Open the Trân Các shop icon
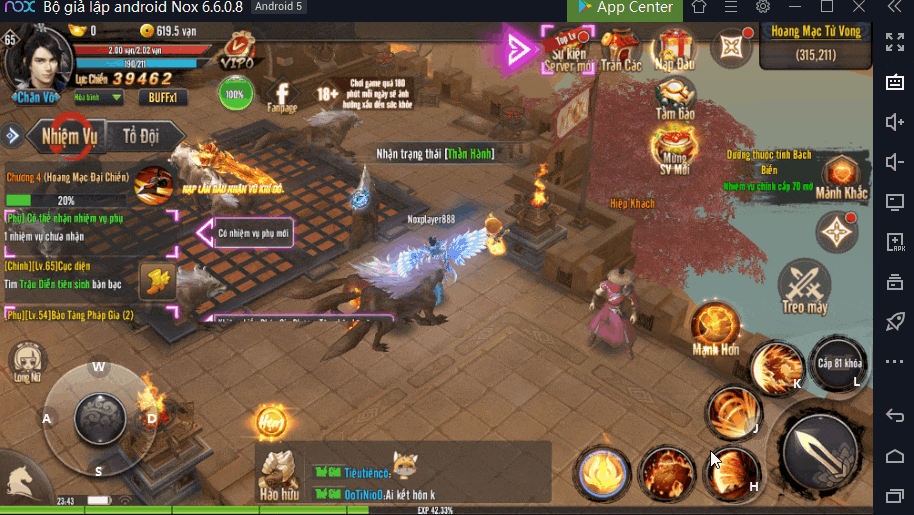The width and height of the screenshot is (914, 515). [621, 48]
